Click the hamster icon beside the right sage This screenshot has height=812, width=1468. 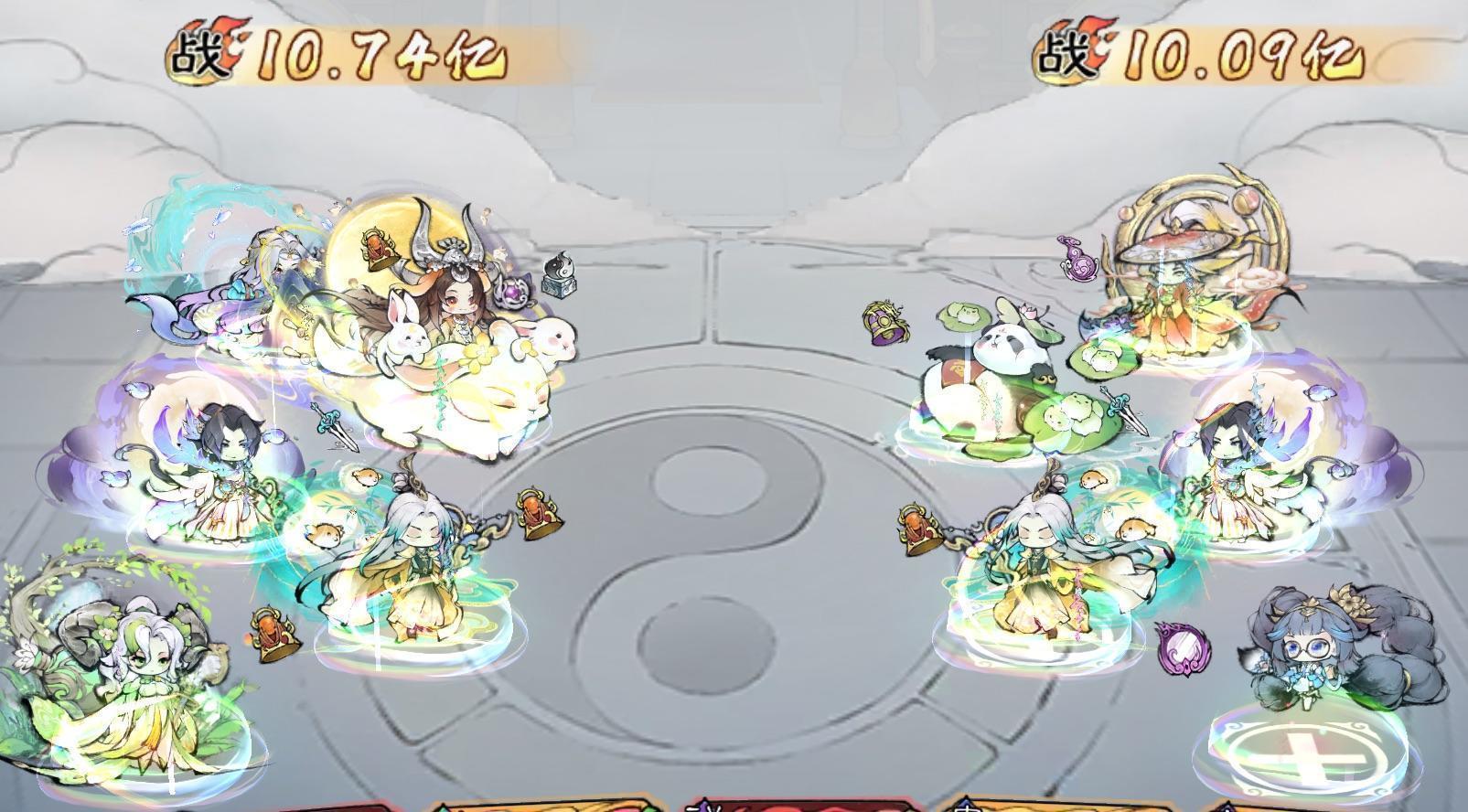pyautogui.click(x=1135, y=527)
